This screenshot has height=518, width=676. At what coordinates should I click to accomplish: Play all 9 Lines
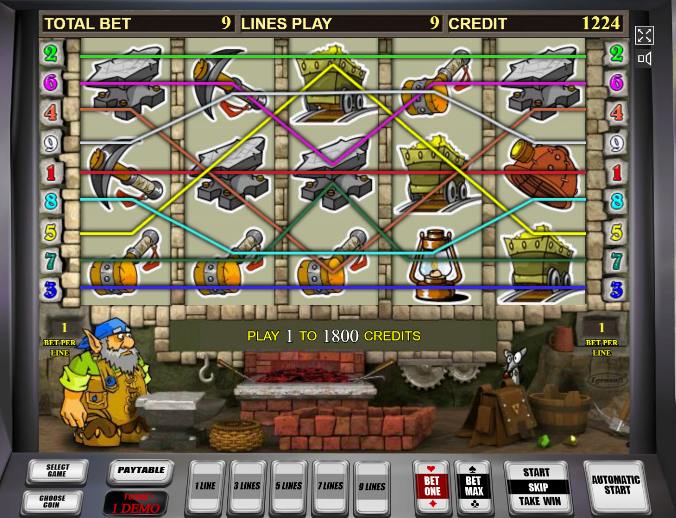tap(372, 487)
